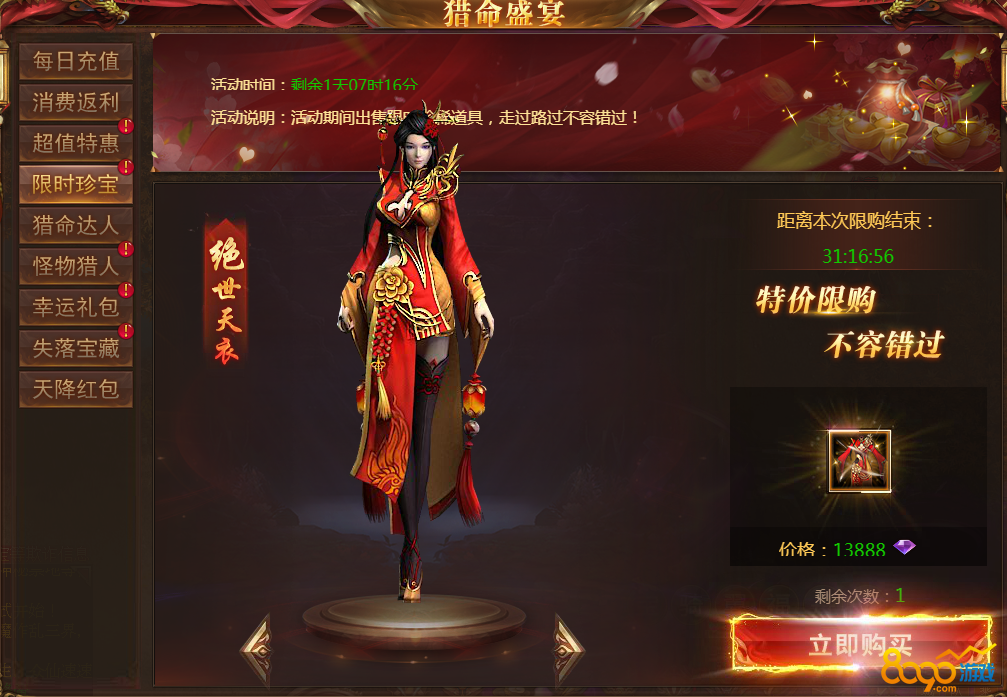Open the 限时珍宝 tab

coord(76,185)
